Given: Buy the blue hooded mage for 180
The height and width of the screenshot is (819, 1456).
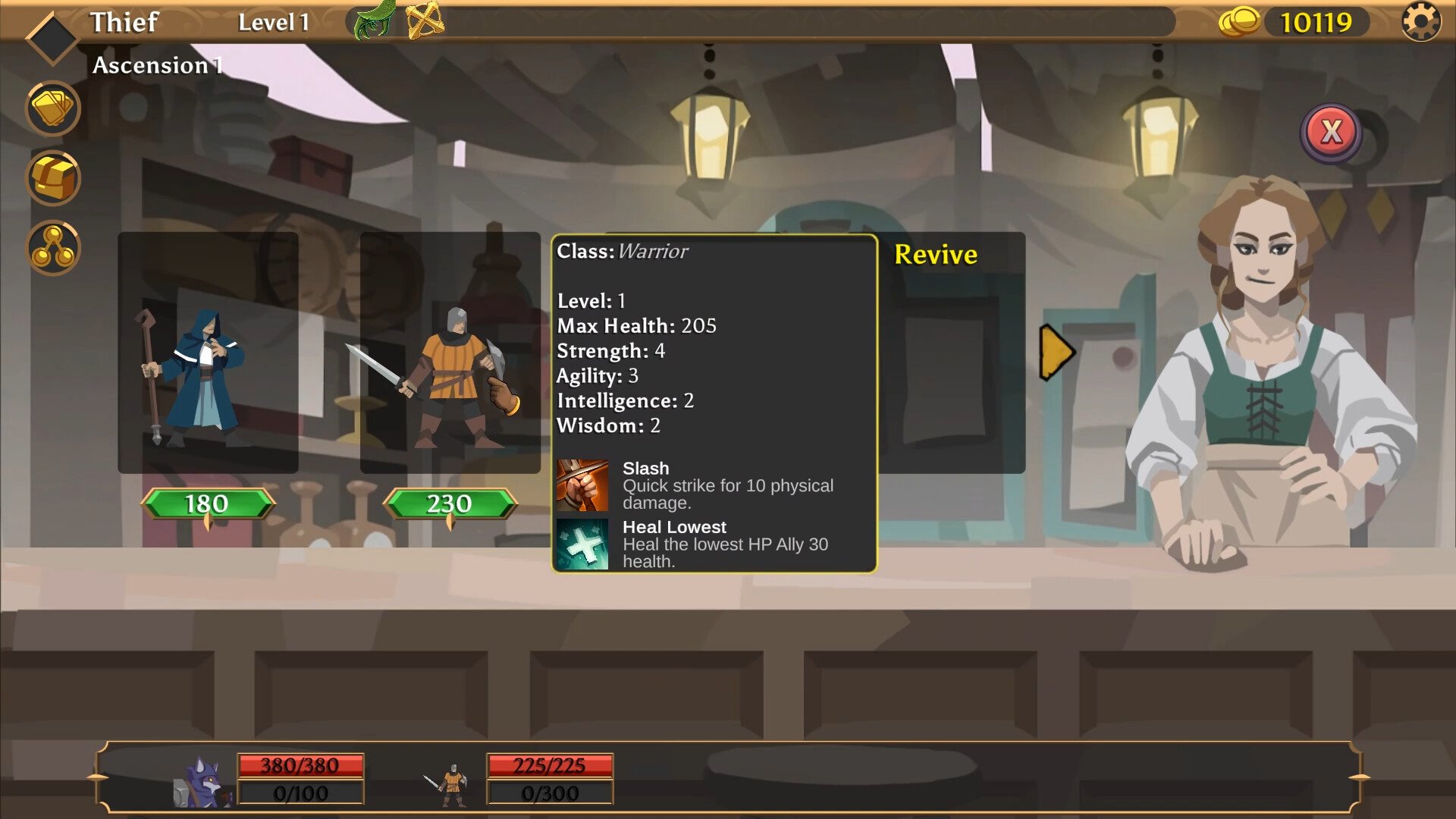Looking at the screenshot, I should [207, 504].
